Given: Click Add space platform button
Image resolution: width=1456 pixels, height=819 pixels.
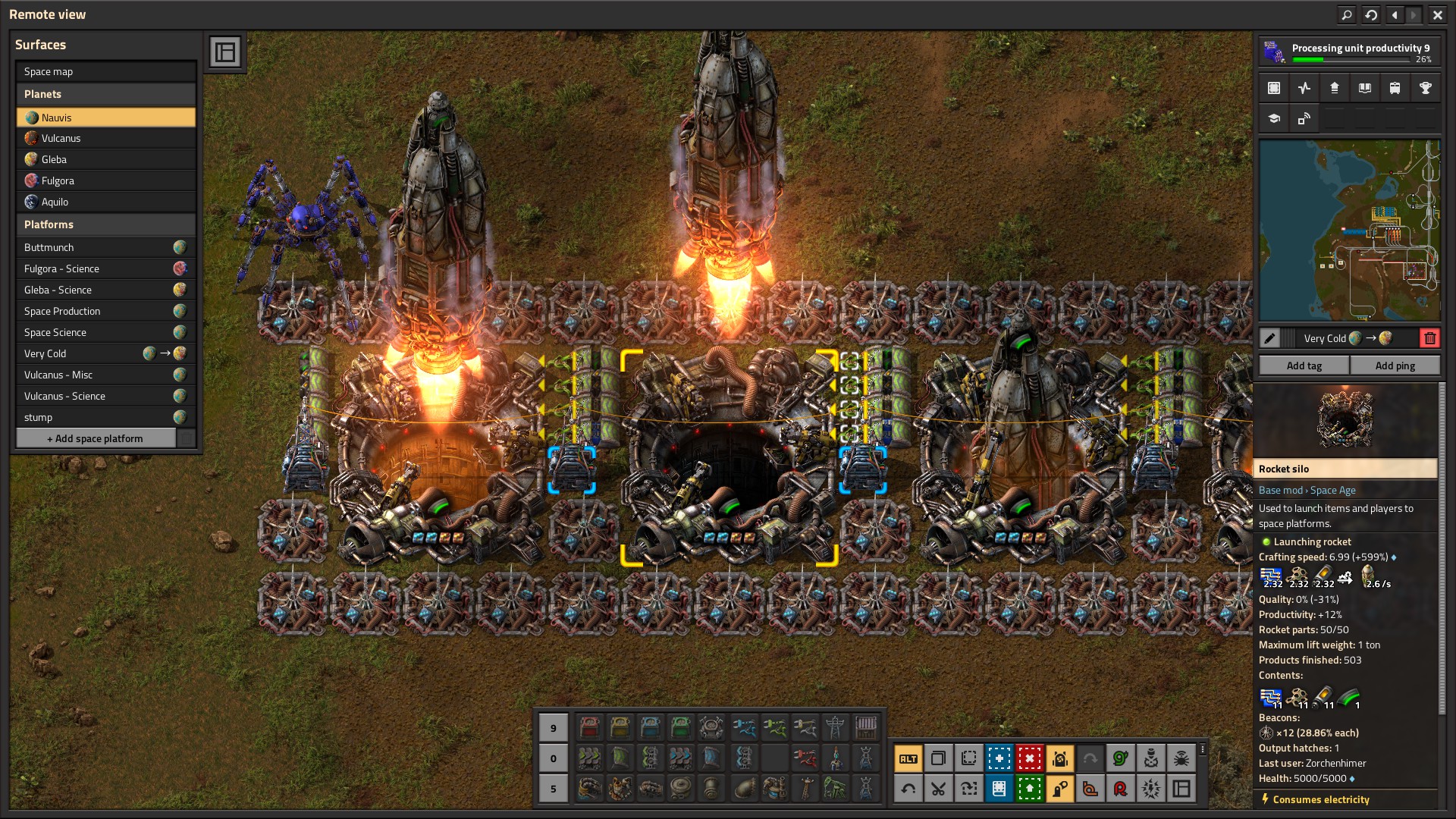Looking at the screenshot, I should 96,438.
